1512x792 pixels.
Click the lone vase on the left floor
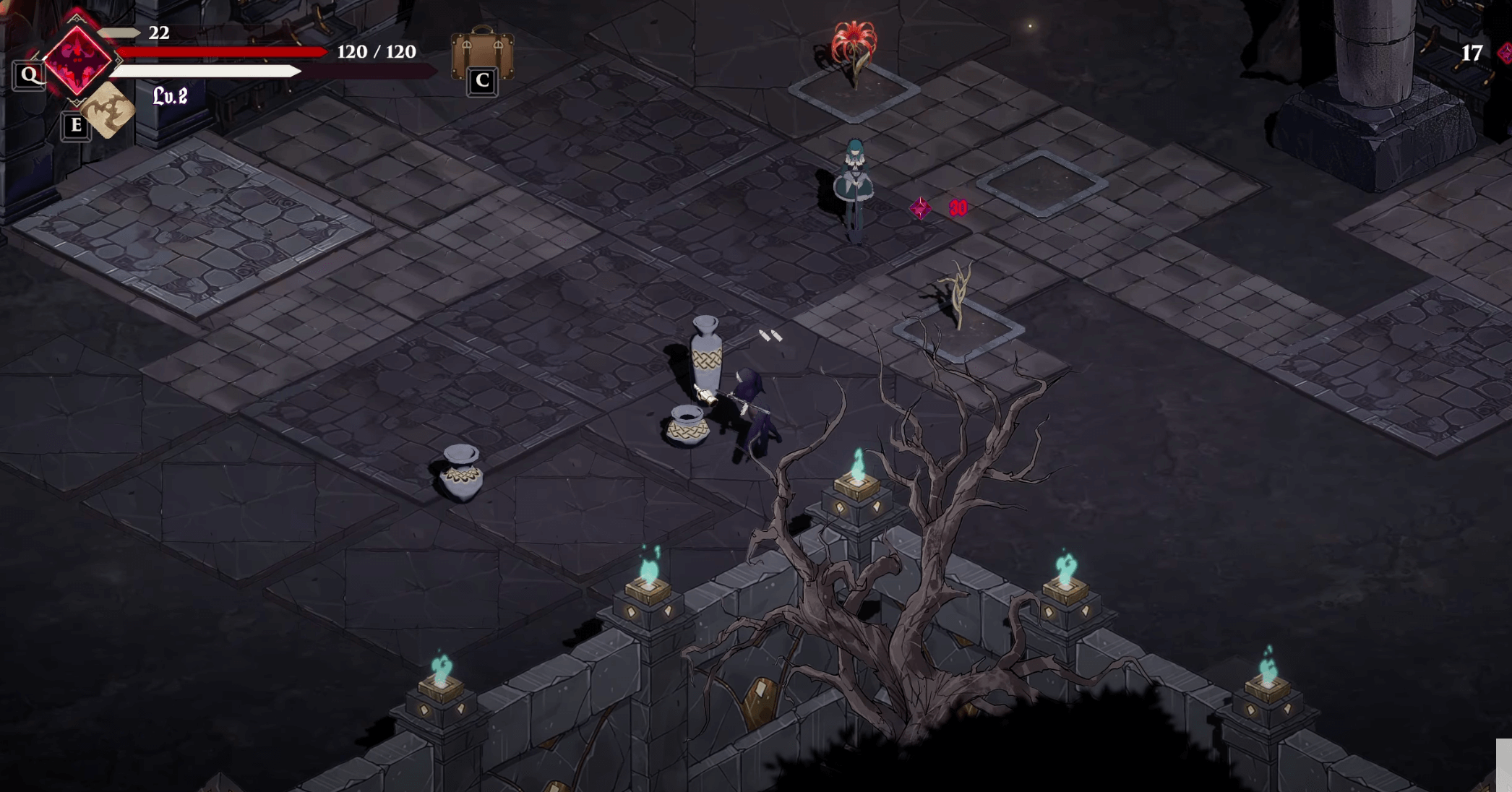click(x=463, y=473)
